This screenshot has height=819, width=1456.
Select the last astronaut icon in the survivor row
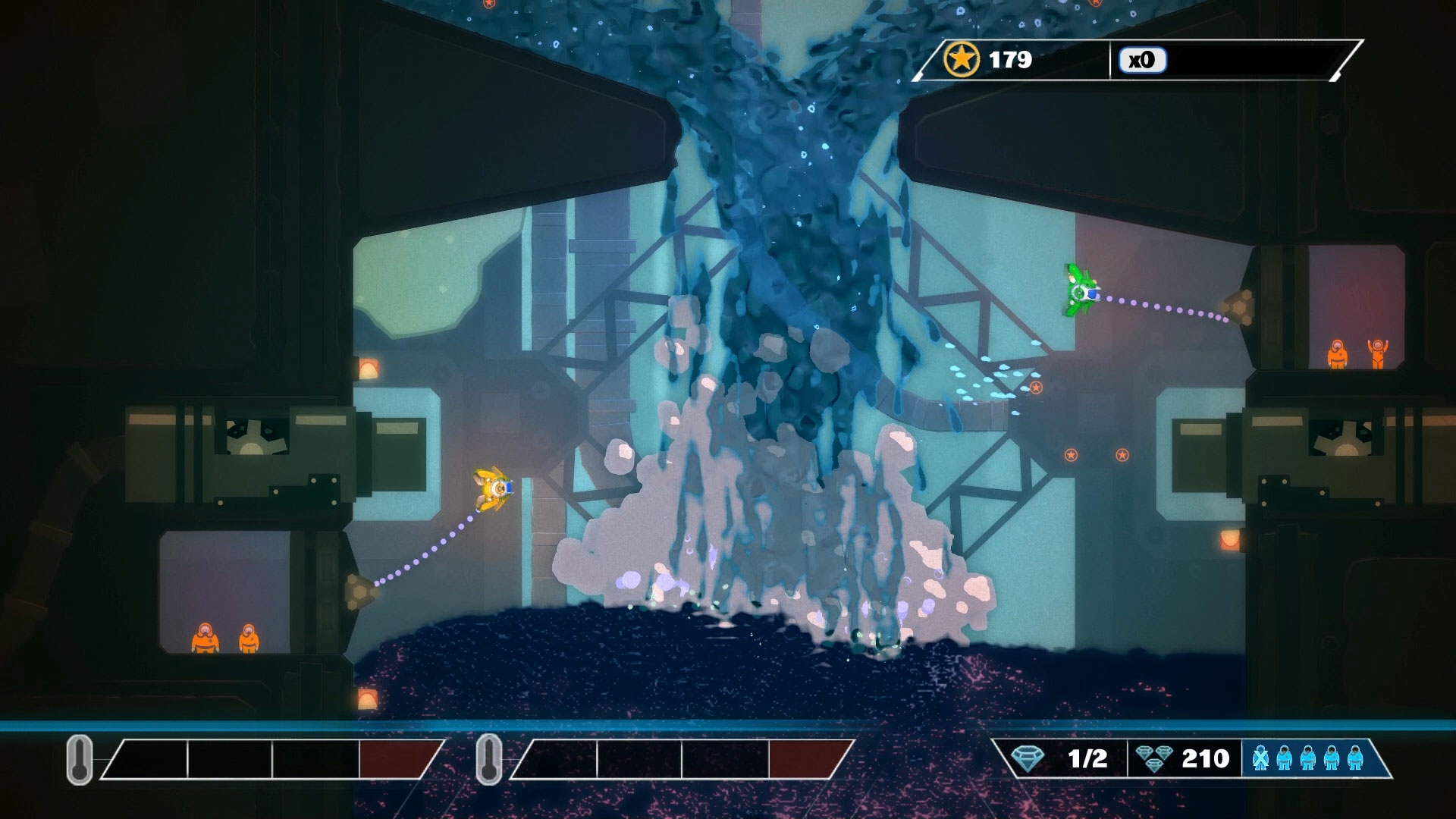point(1355,757)
